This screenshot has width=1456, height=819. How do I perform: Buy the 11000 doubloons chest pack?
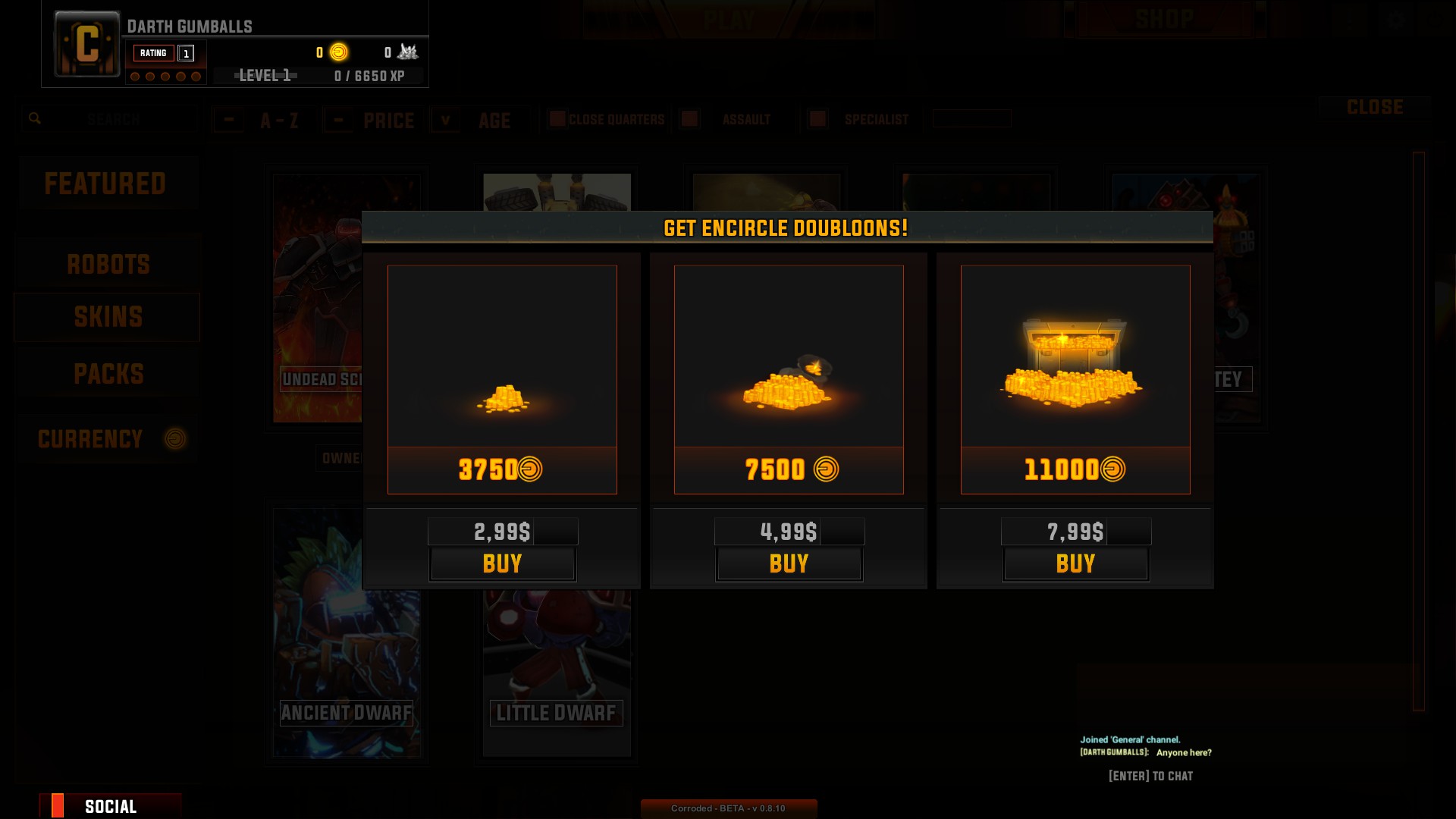(x=1075, y=564)
